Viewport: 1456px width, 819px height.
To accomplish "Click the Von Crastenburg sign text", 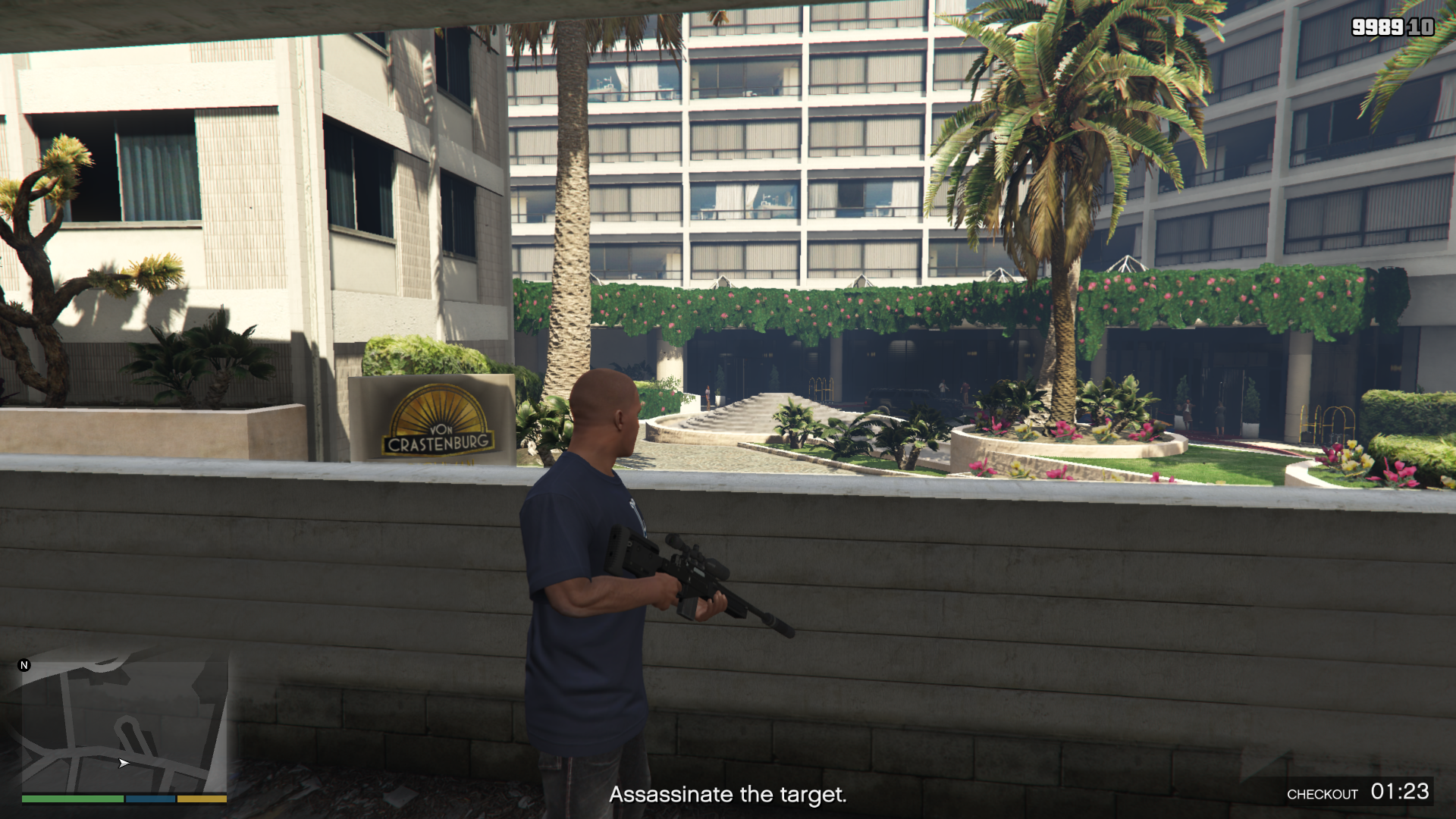I will click(x=436, y=444).
